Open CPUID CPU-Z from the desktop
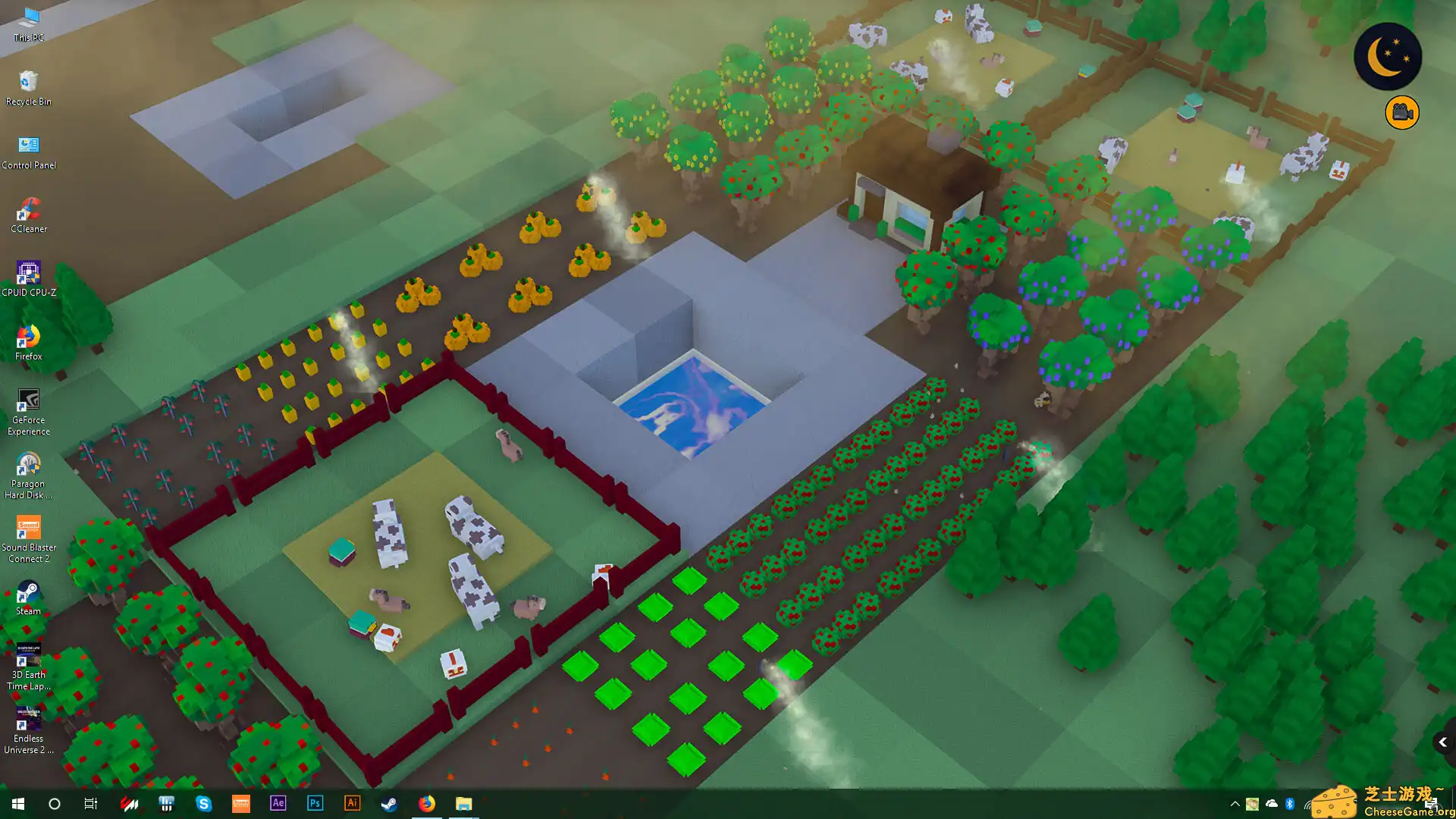The image size is (1456, 819). [28, 271]
